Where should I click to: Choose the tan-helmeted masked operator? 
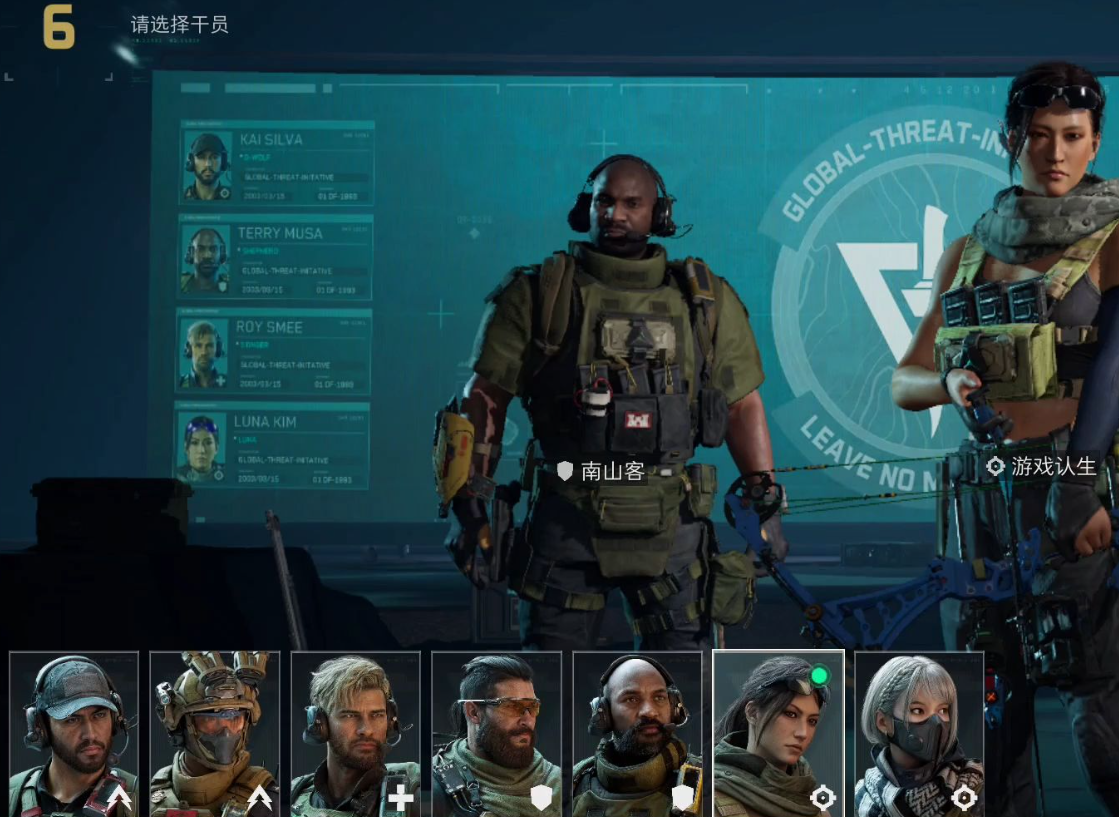[x=215, y=733]
